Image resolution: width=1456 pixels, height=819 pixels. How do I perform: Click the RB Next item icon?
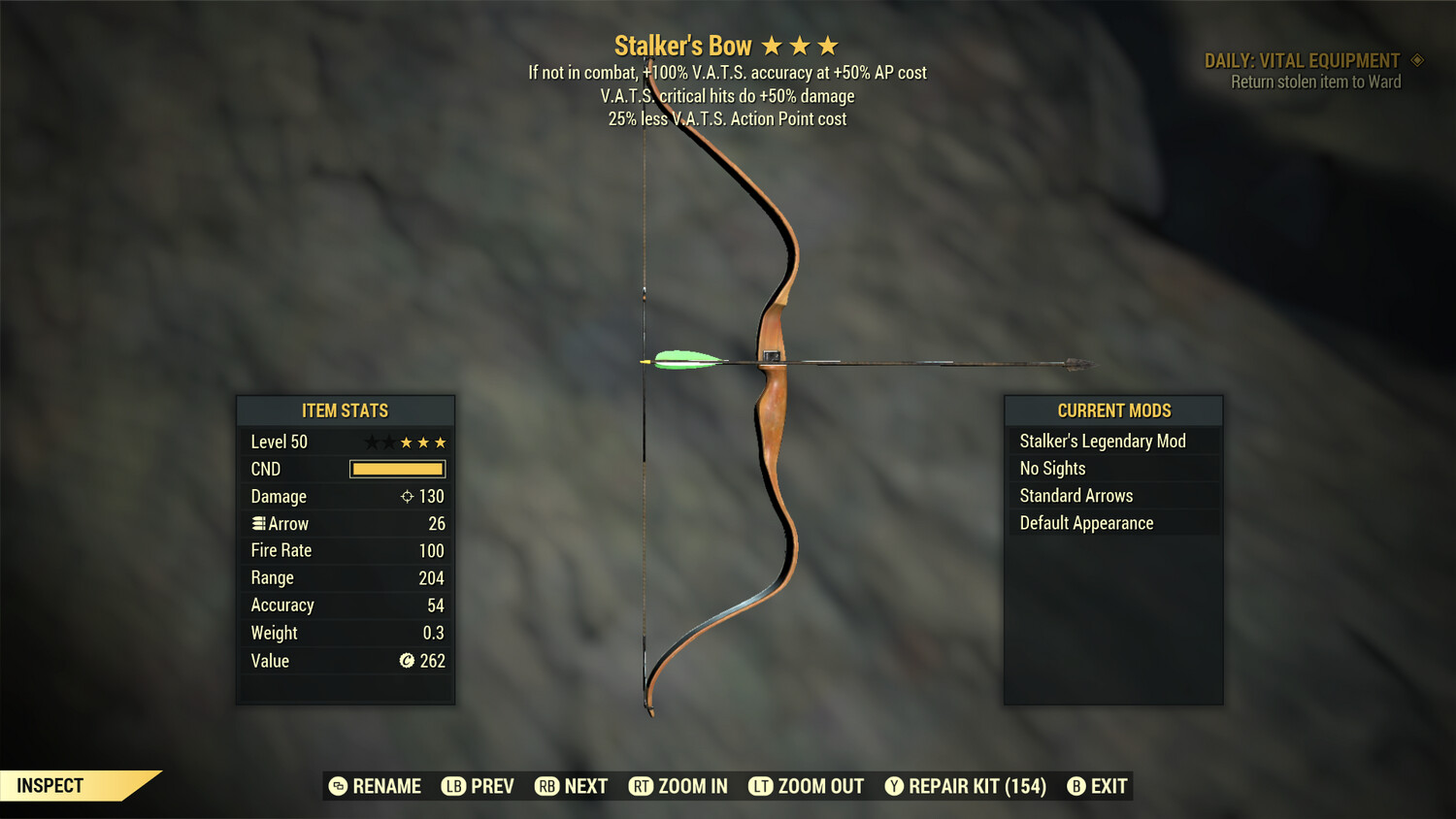pyautogui.click(x=545, y=786)
